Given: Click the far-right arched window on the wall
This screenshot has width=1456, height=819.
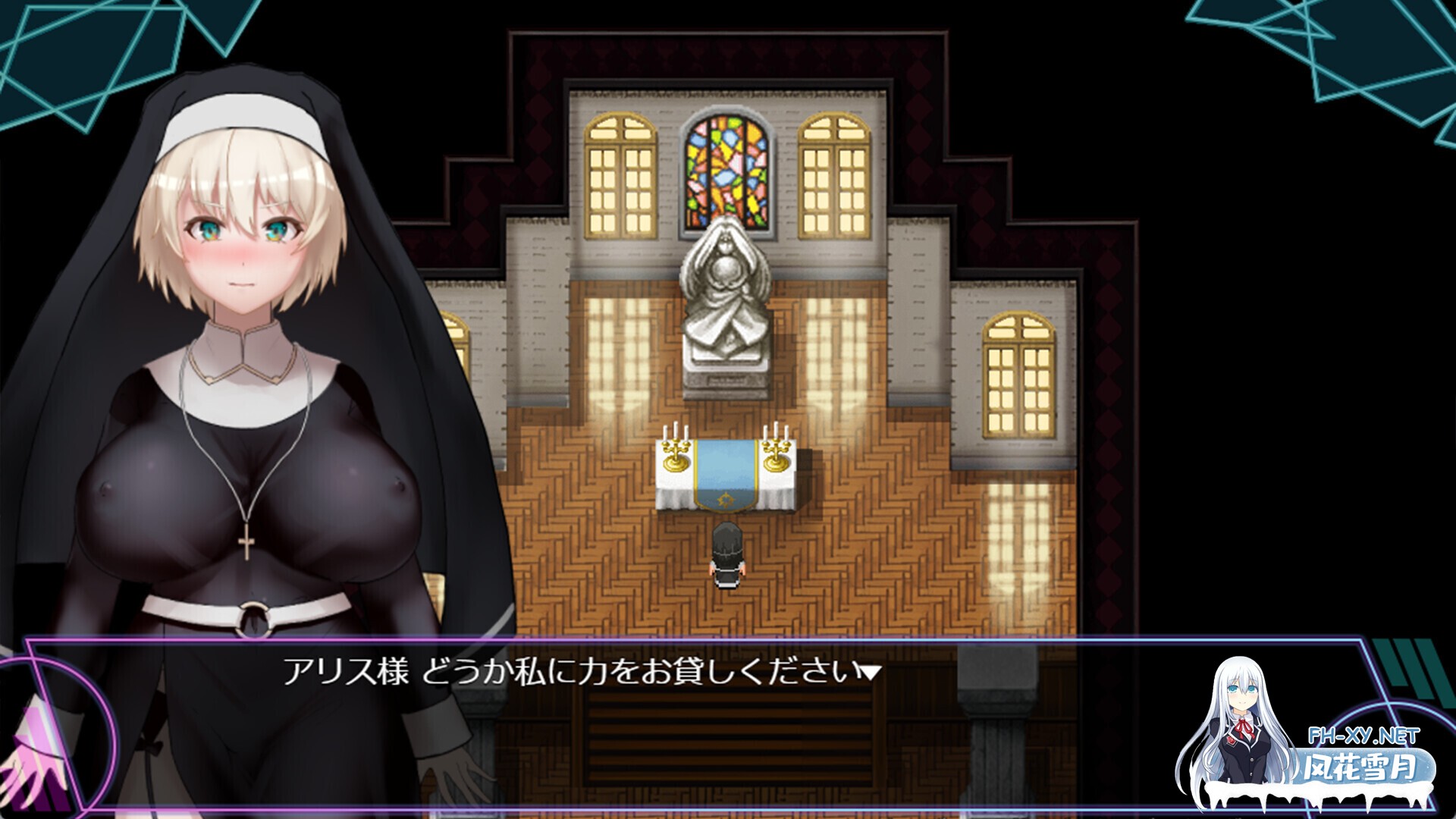Looking at the screenshot, I should tap(1020, 372).
